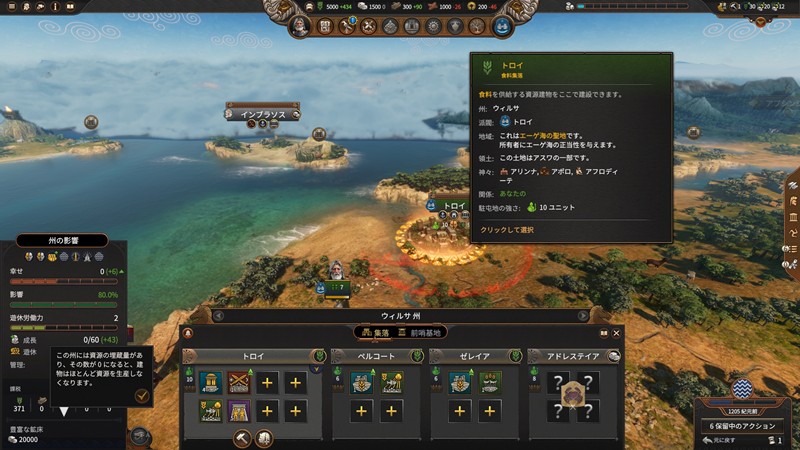The height and width of the screenshot is (450, 800).
Task: Select the purple building slot in トロイ
Action: (x=240, y=410)
